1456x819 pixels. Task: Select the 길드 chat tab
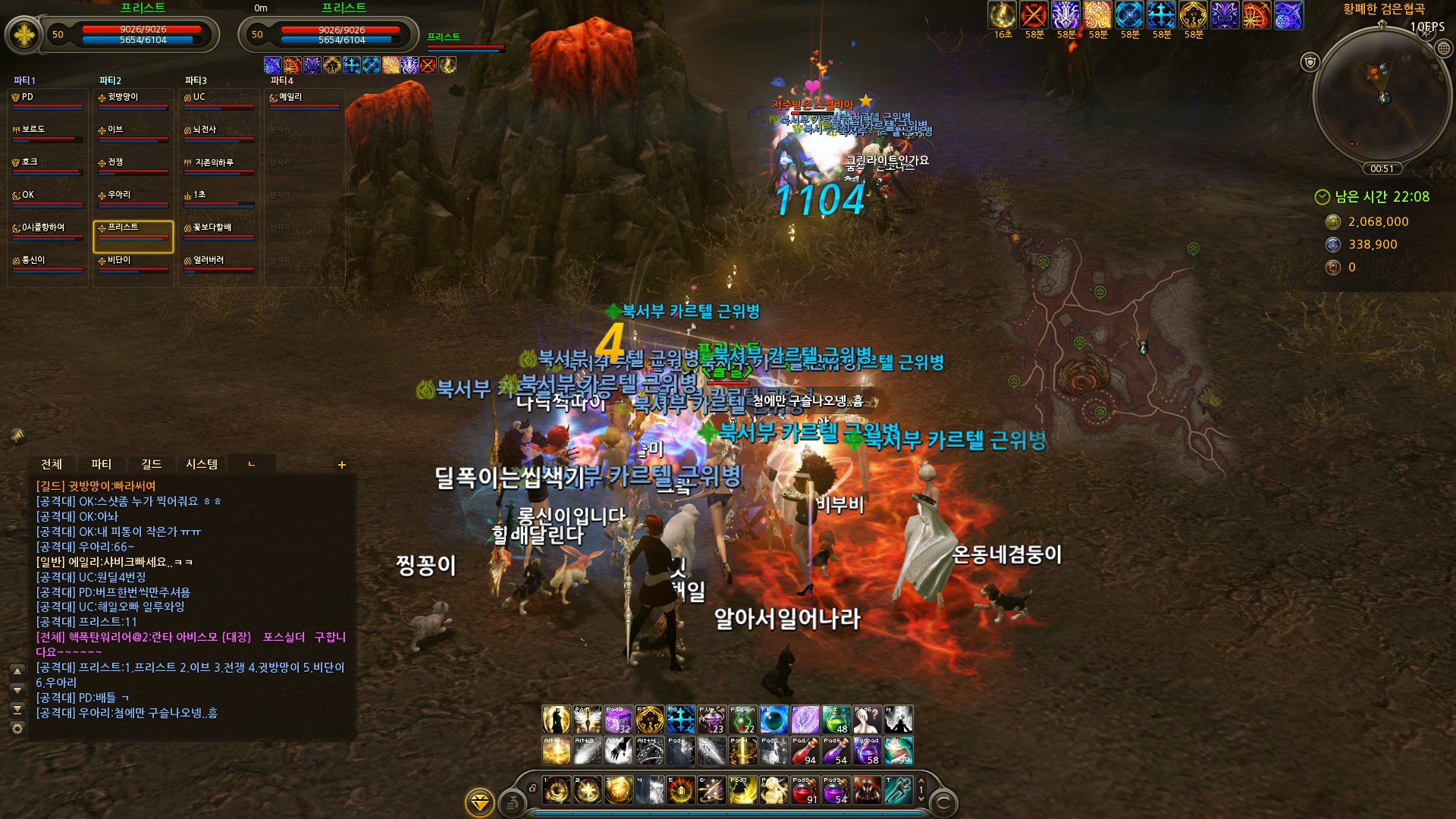click(151, 464)
